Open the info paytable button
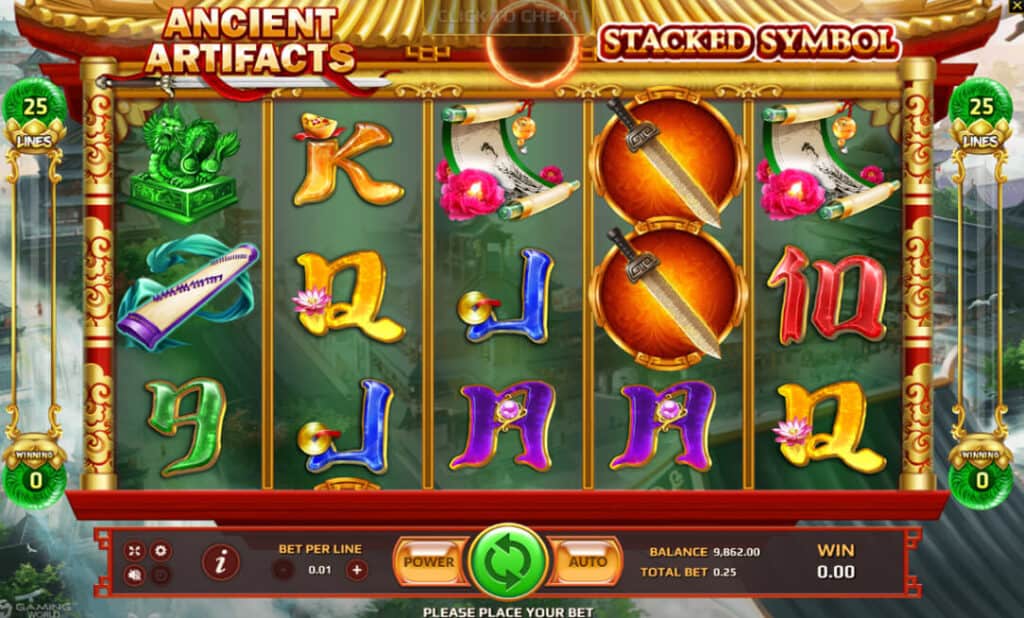This screenshot has width=1024, height=618. (x=221, y=563)
